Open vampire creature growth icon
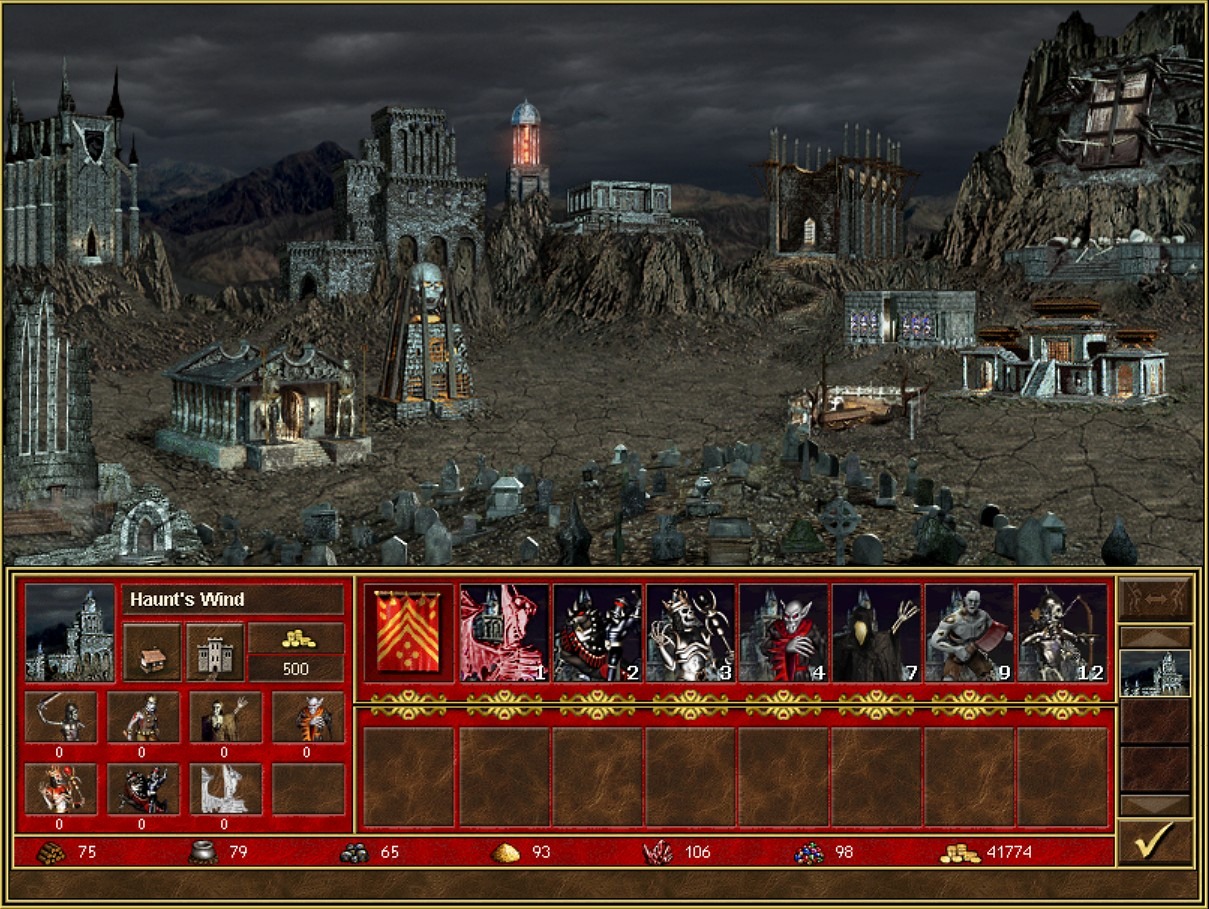This screenshot has height=909, width=1209. pyautogui.click(x=307, y=716)
